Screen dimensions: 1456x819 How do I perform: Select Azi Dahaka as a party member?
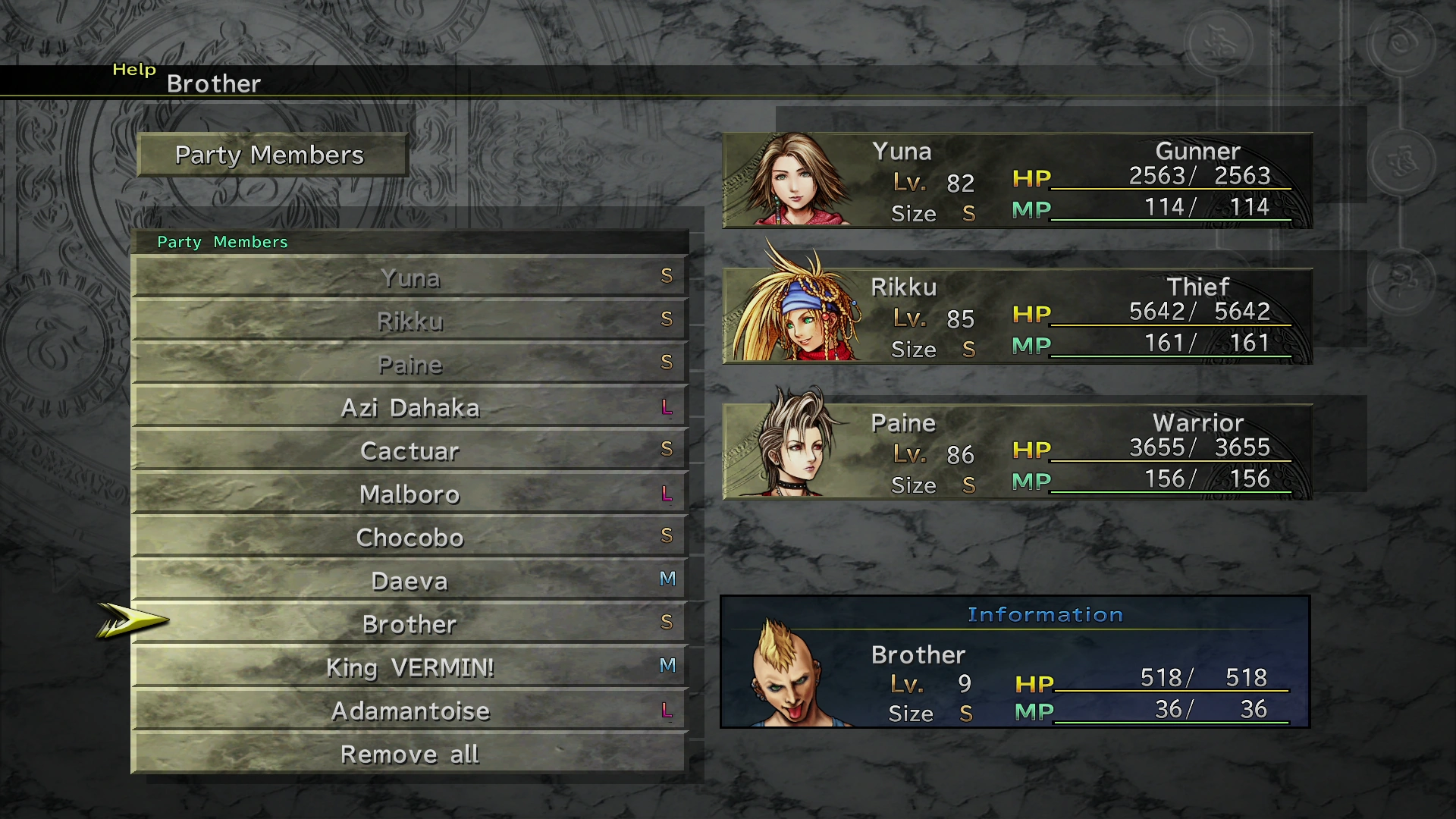[409, 407]
